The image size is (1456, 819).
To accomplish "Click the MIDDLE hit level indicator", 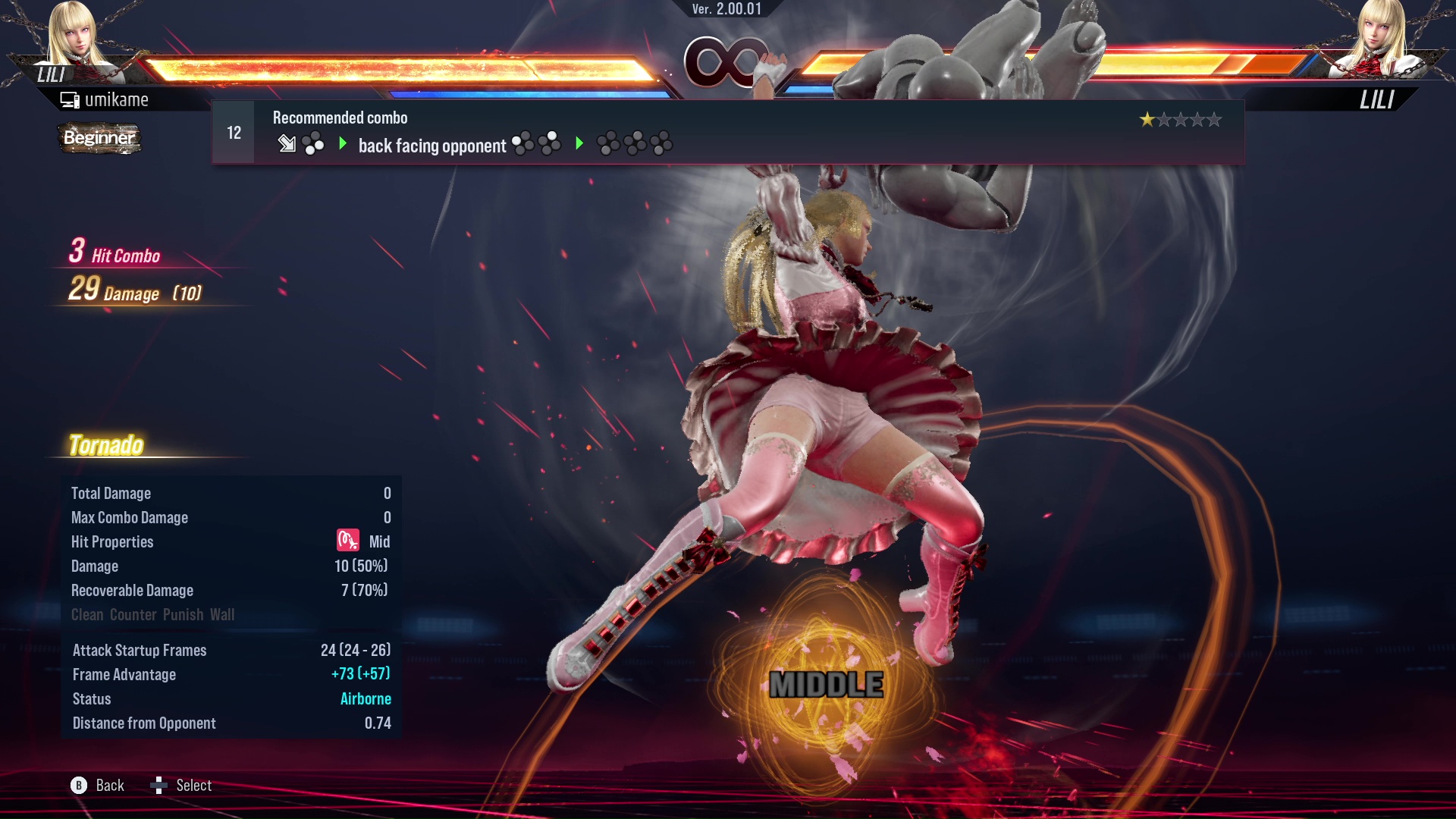I will click(828, 685).
